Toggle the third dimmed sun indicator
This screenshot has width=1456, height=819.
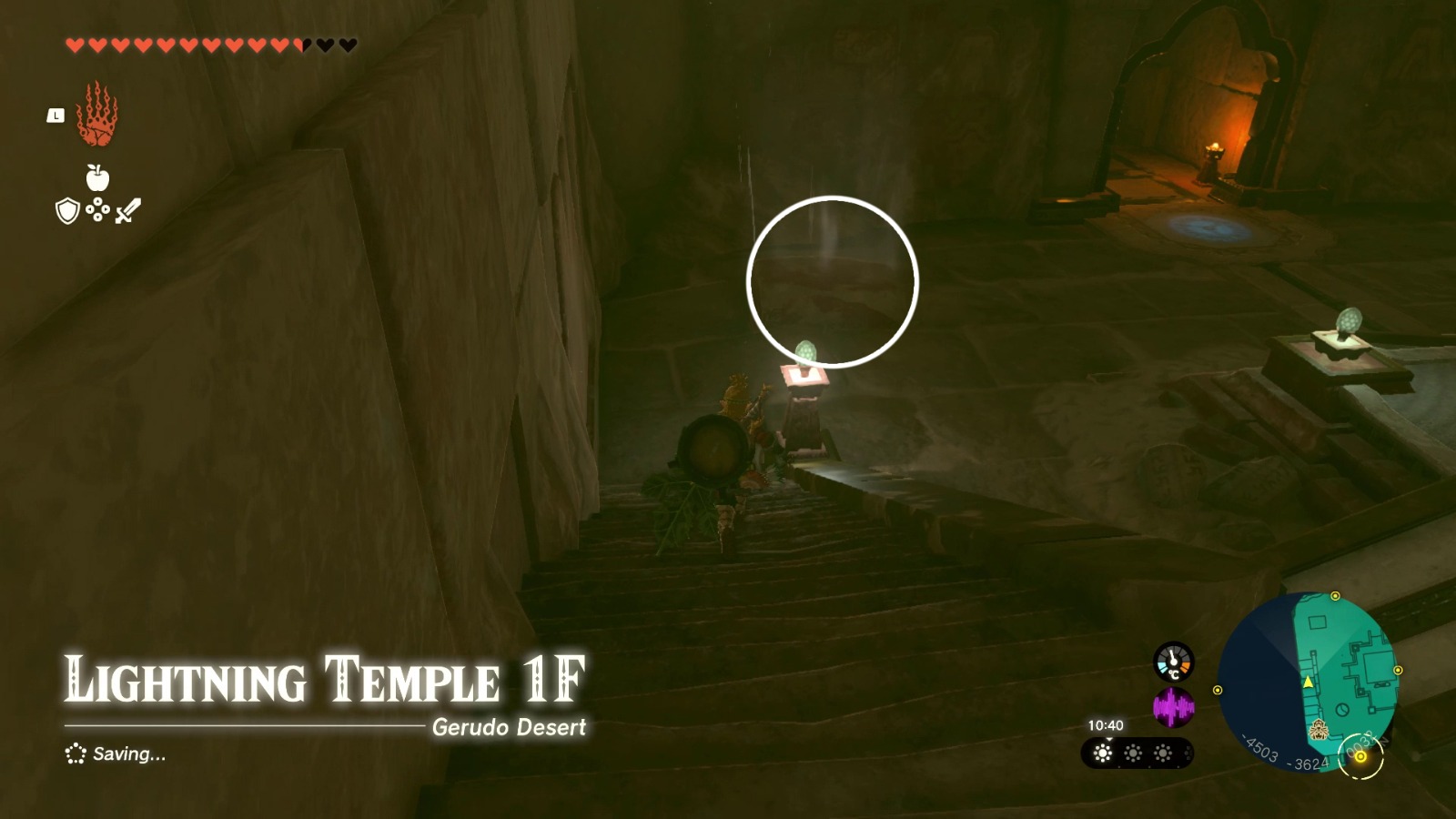pyautogui.click(x=1162, y=753)
